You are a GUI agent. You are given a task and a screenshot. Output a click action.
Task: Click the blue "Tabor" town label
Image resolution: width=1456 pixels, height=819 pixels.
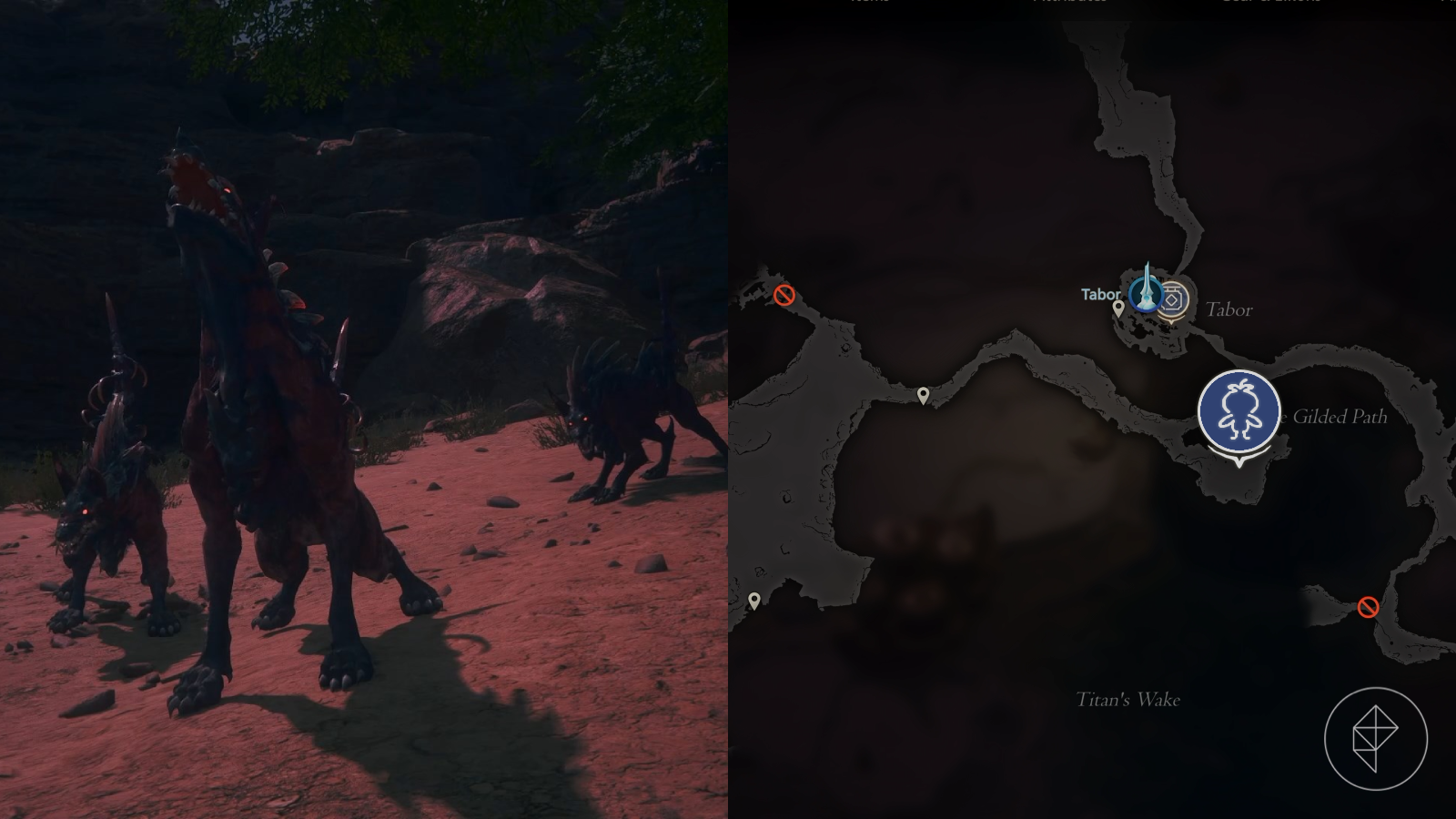click(1099, 294)
